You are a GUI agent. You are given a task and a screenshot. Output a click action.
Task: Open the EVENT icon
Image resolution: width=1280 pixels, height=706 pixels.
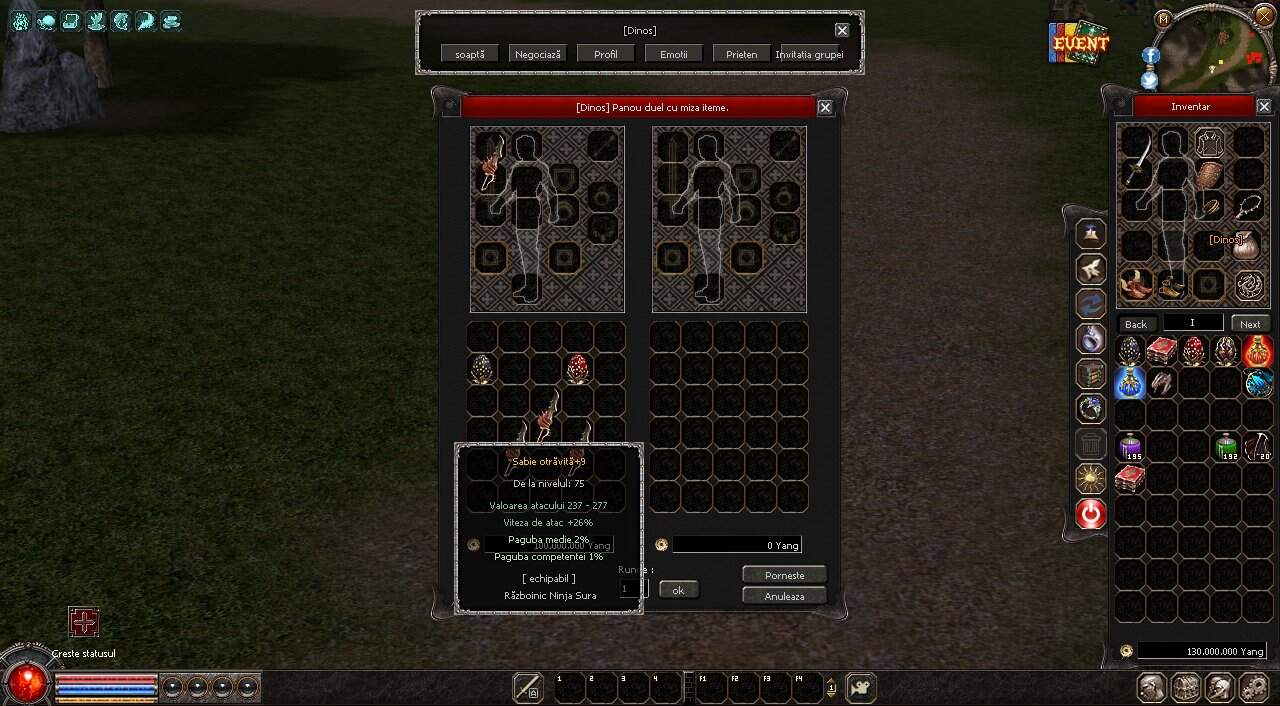click(1079, 43)
